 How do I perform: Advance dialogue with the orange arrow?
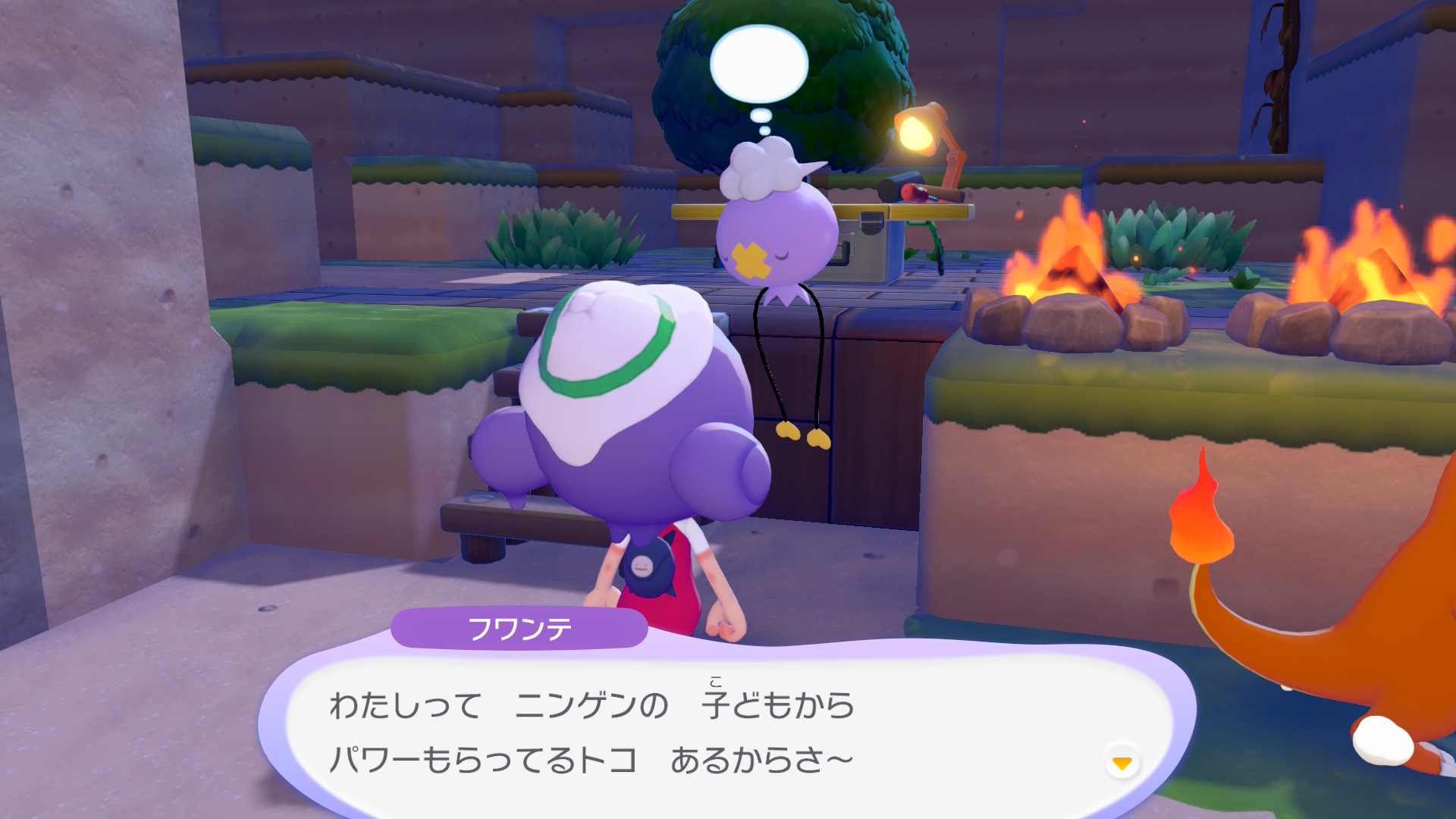point(1122,762)
